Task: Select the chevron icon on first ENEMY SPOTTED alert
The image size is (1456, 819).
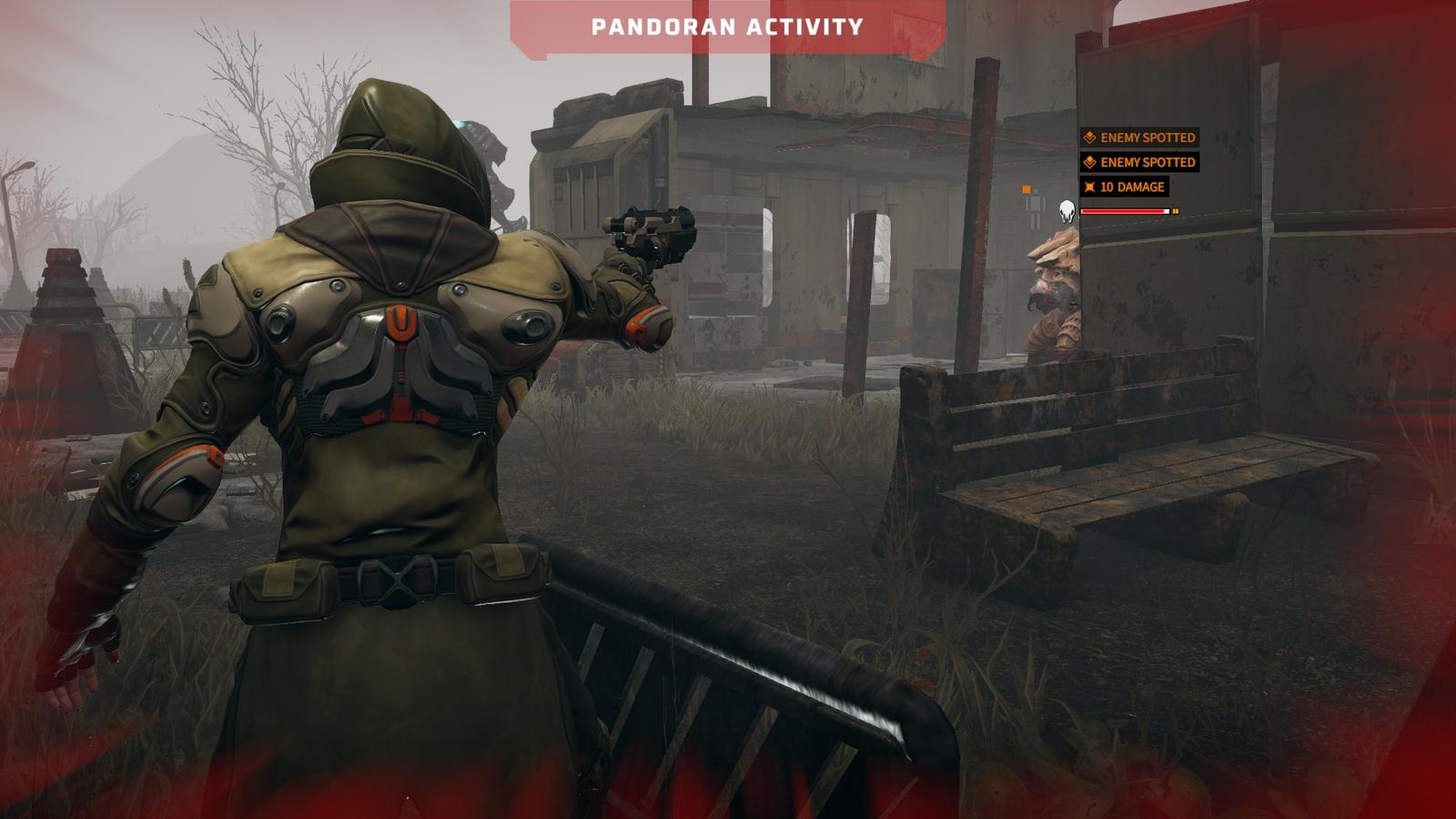Action: [x=1090, y=137]
